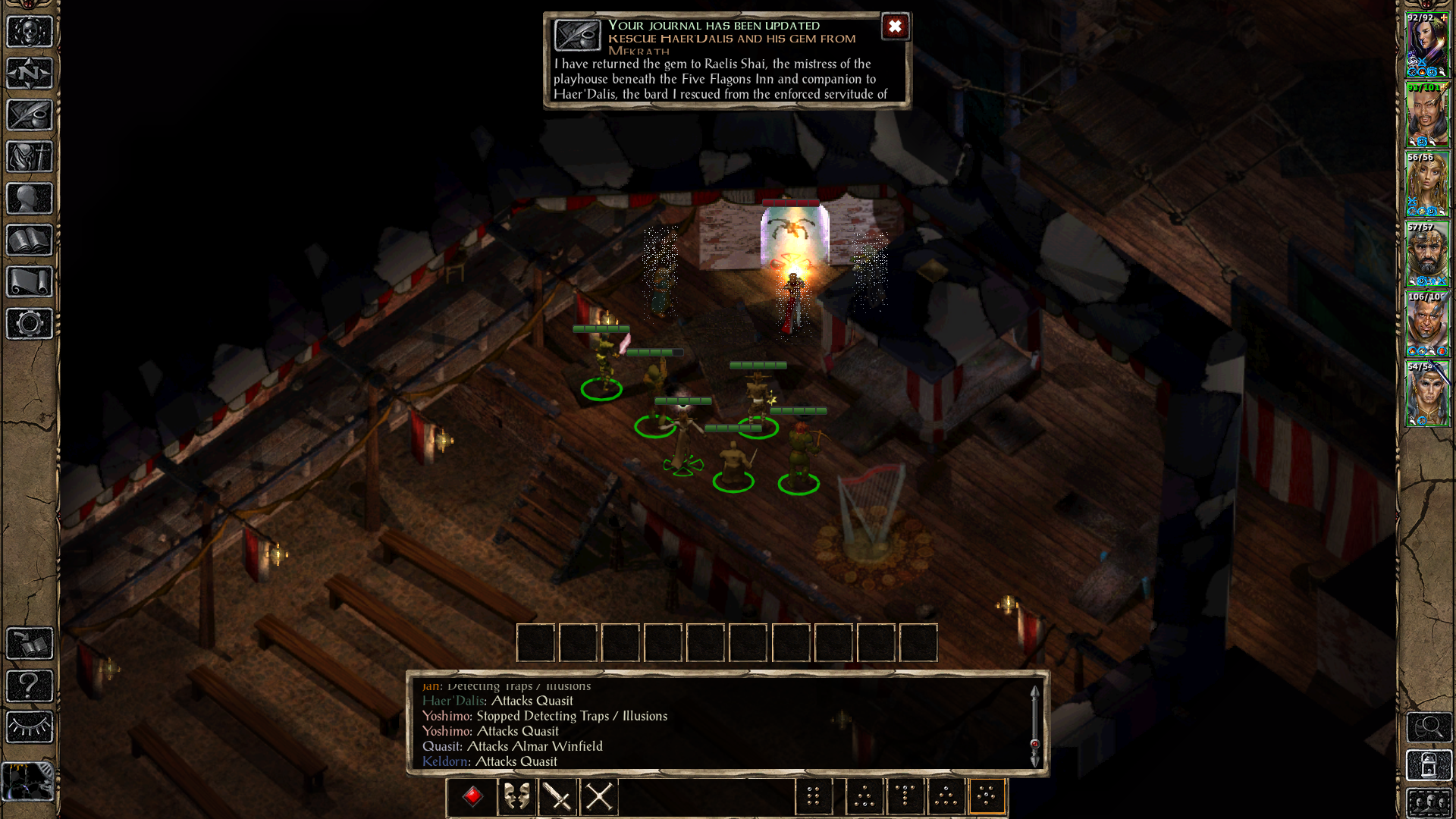Click the red gem button on action bar
The height and width of the screenshot is (819, 1456).
[473, 797]
